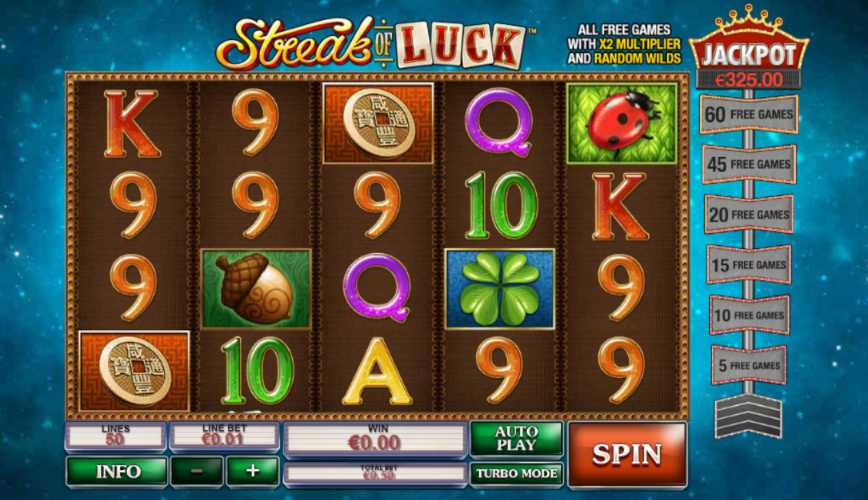
Task: Decrease the line bet with minus
Action: [196, 471]
